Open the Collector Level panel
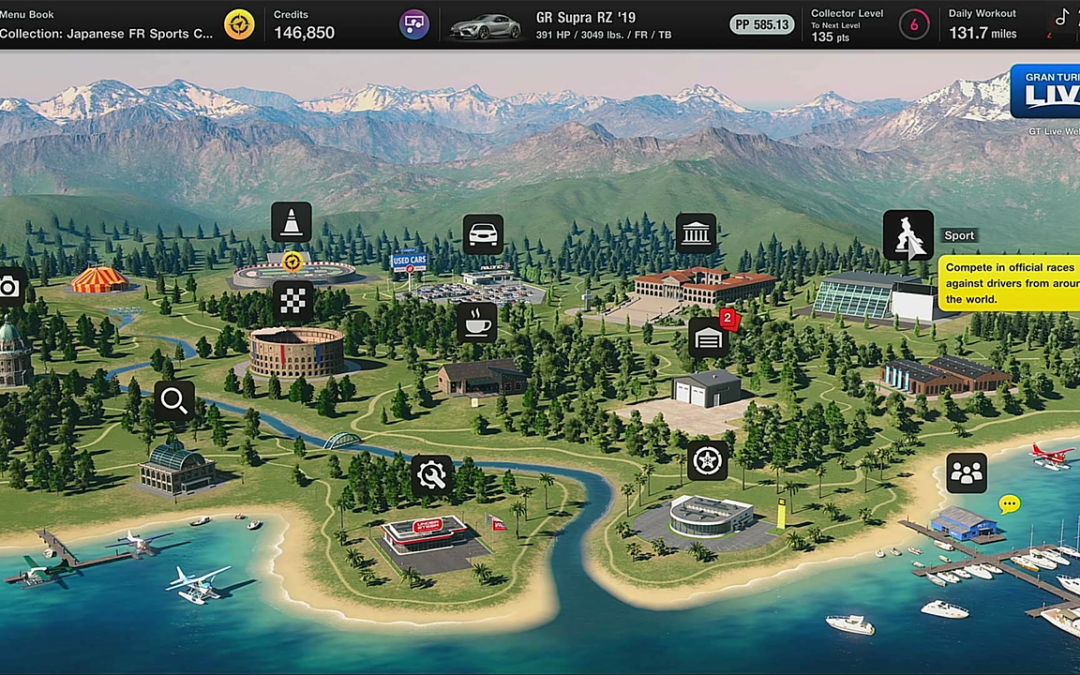This screenshot has height=675, width=1080. click(x=847, y=24)
